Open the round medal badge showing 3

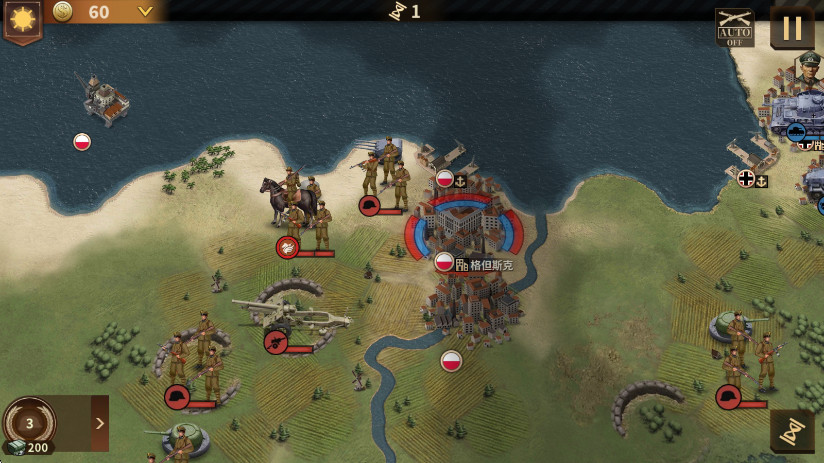[29, 423]
